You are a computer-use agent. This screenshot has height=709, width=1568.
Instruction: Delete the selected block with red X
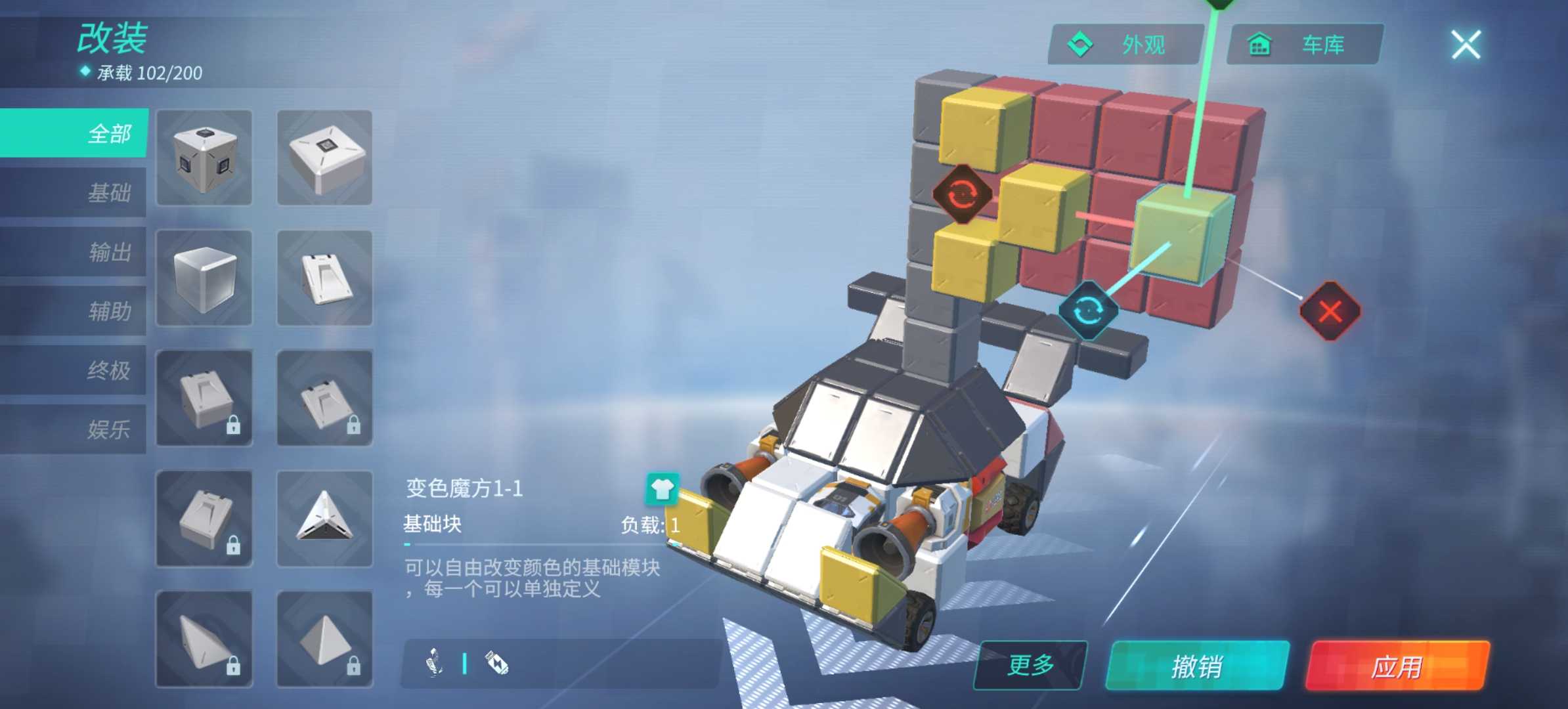point(1330,311)
